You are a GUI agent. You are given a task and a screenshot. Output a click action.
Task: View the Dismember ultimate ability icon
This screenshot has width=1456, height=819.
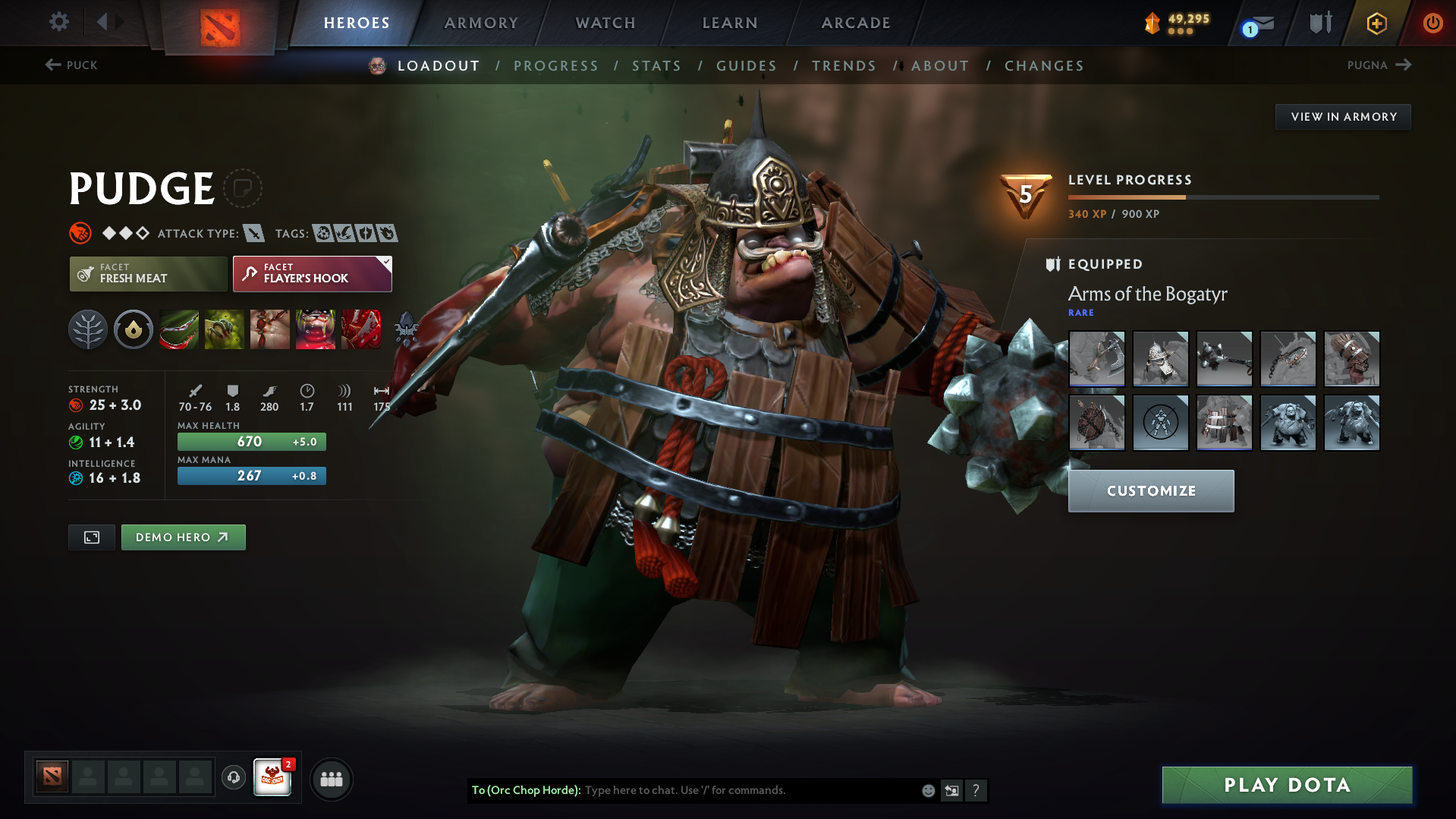(x=316, y=329)
